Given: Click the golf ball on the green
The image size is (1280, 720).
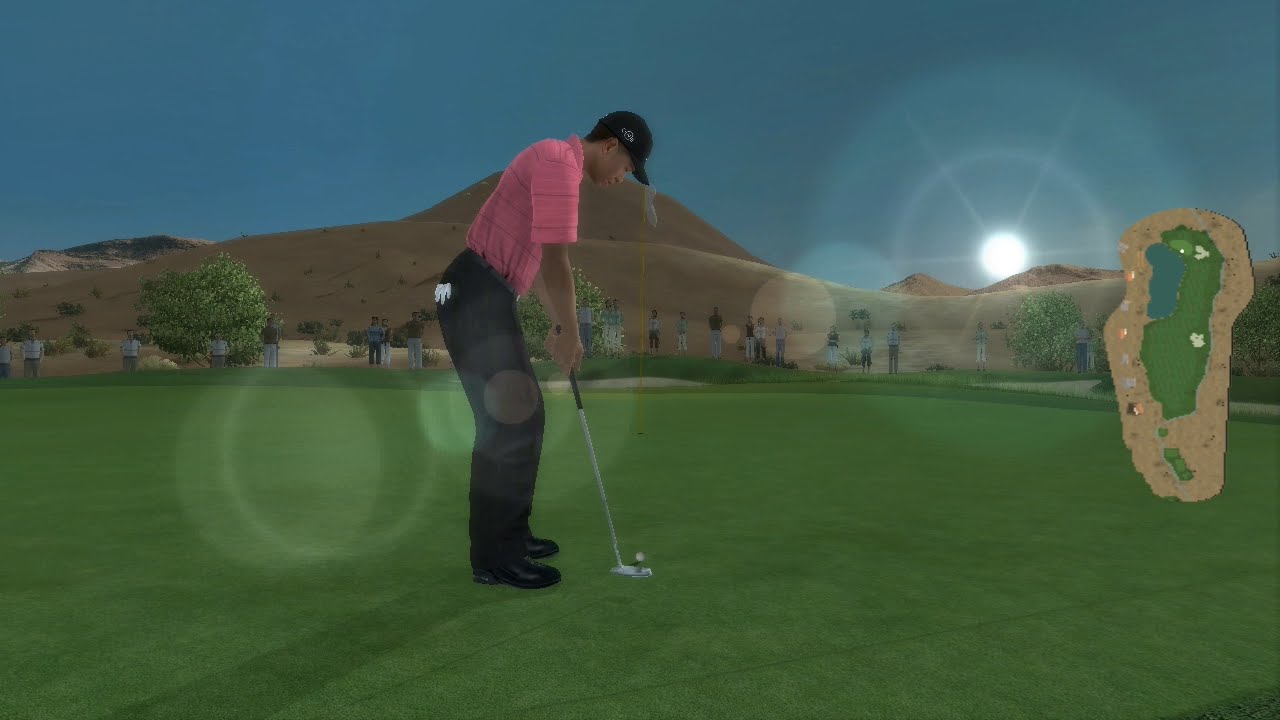Looking at the screenshot, I should point(639,554).
